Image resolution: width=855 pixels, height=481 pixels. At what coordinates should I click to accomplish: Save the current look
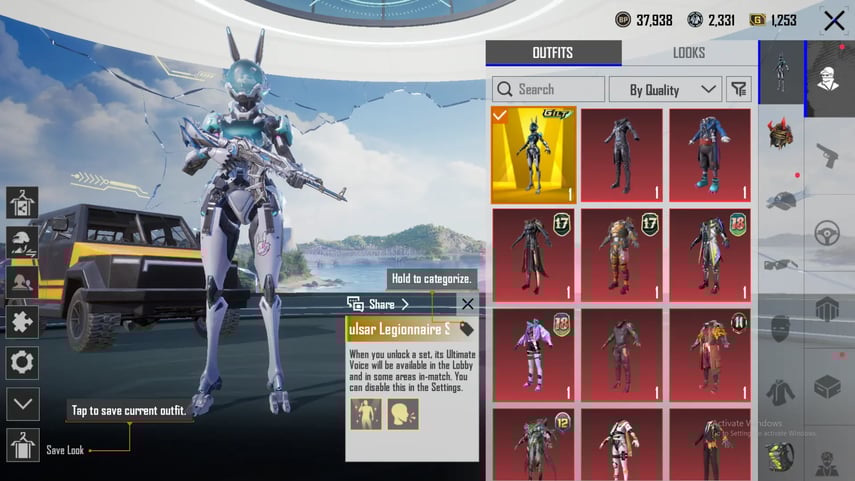(x=22, y=445)
